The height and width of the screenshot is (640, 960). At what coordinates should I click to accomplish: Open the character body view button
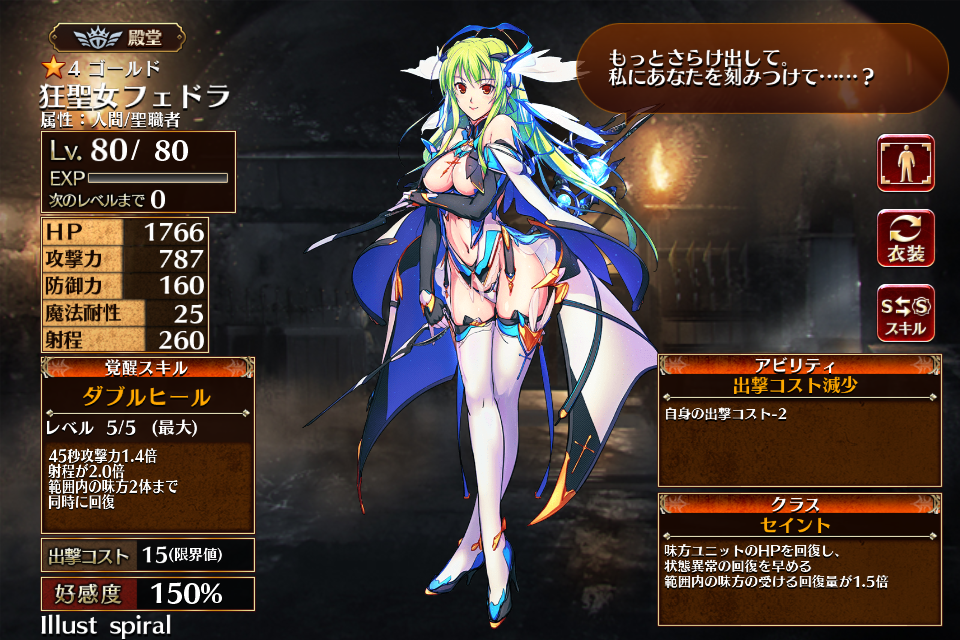(x=906, y=163)
